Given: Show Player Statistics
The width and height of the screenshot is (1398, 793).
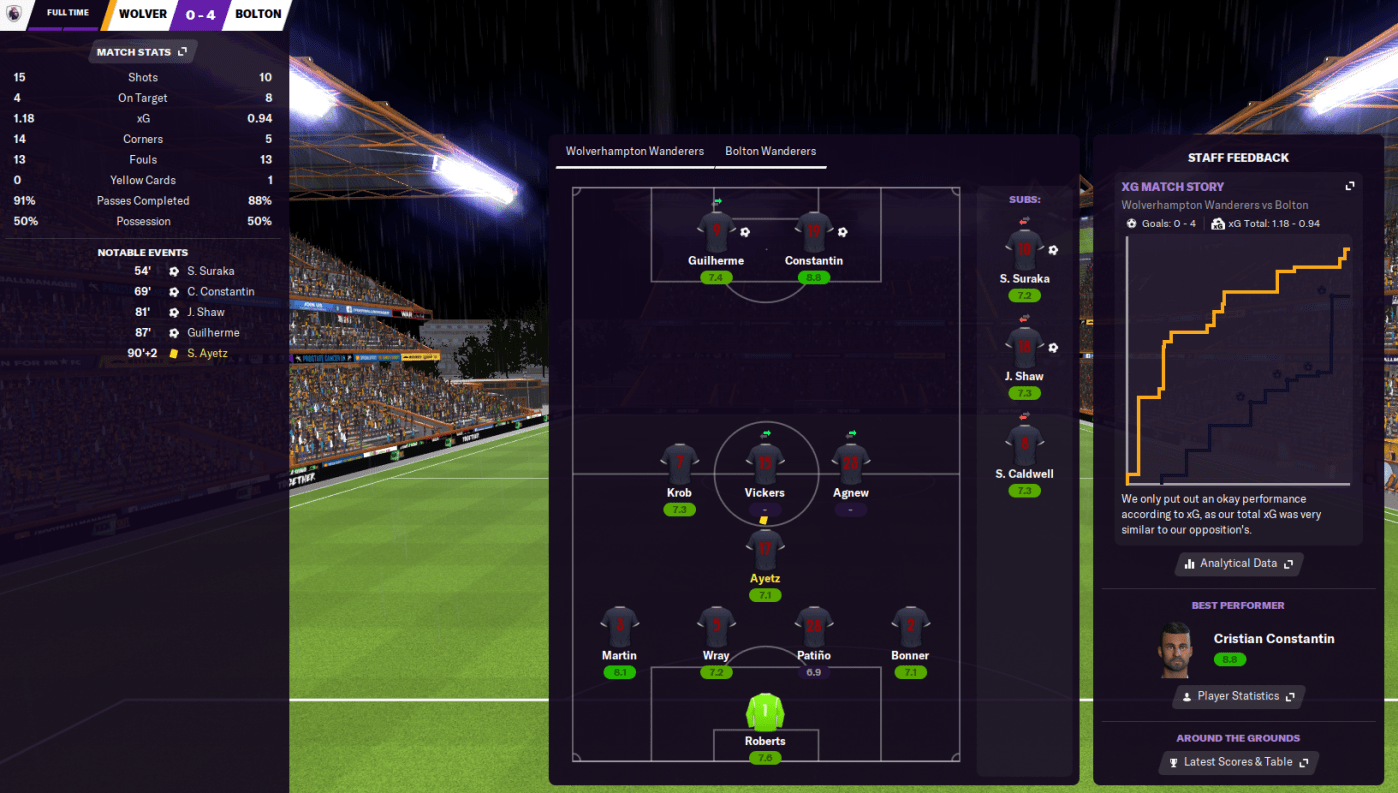Looking at the screenshot, I should pos(1238,697).
